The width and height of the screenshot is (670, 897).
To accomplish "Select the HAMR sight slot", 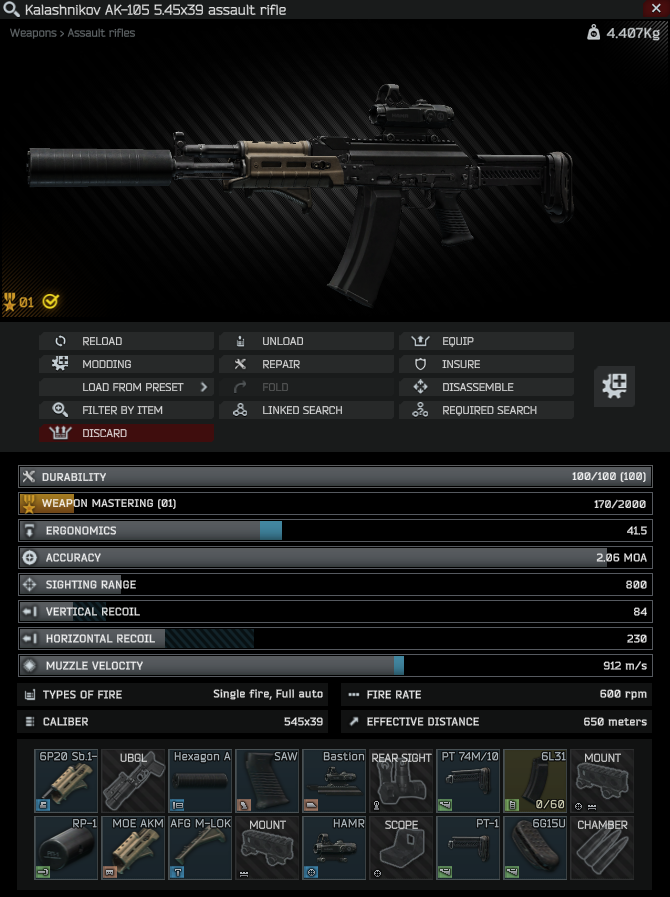I will click(334, 848).
